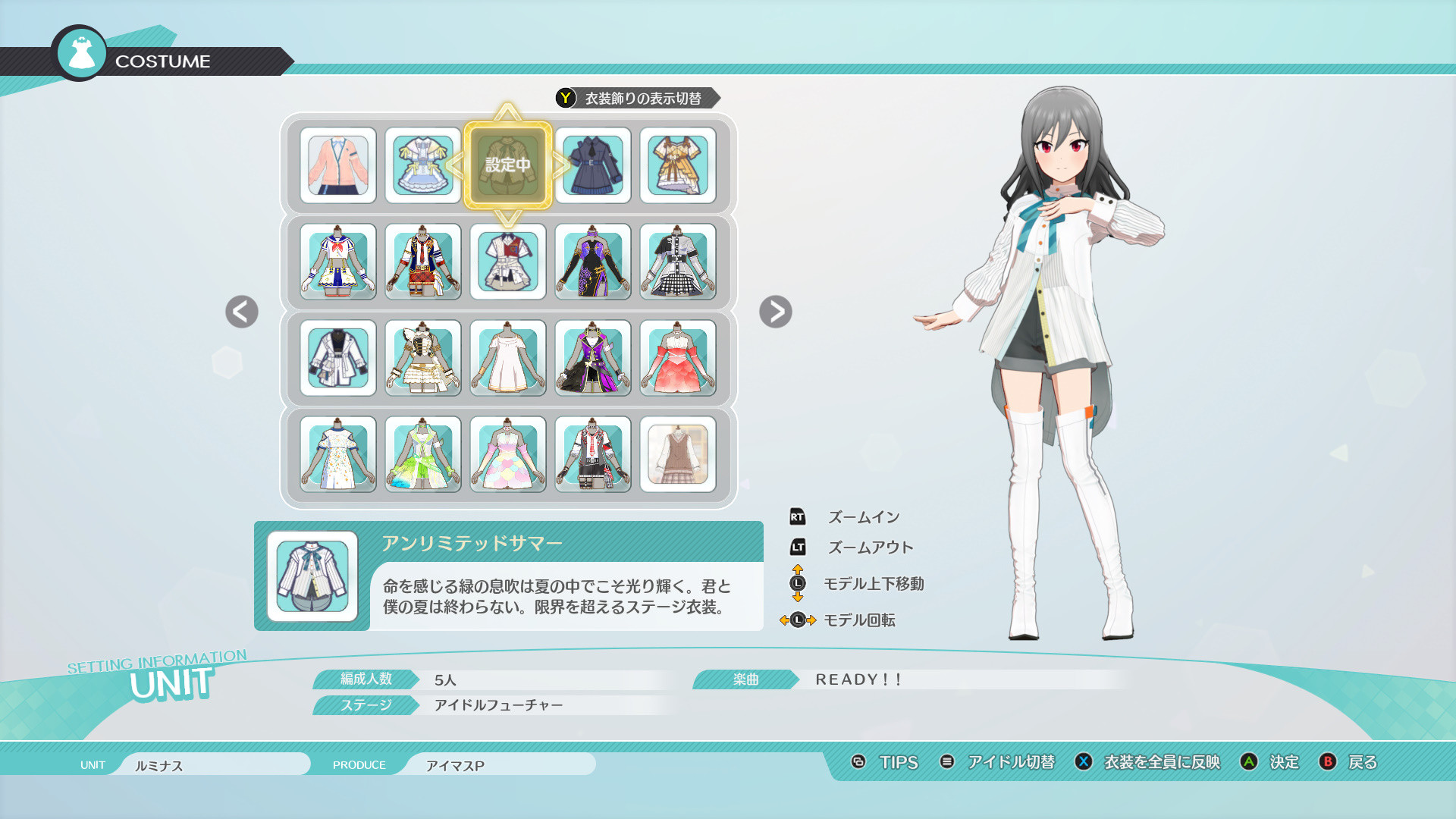Open the next costume page with right arrow
The width and height of the screenshot is (1456, 819).
click(x=776, y=312)
